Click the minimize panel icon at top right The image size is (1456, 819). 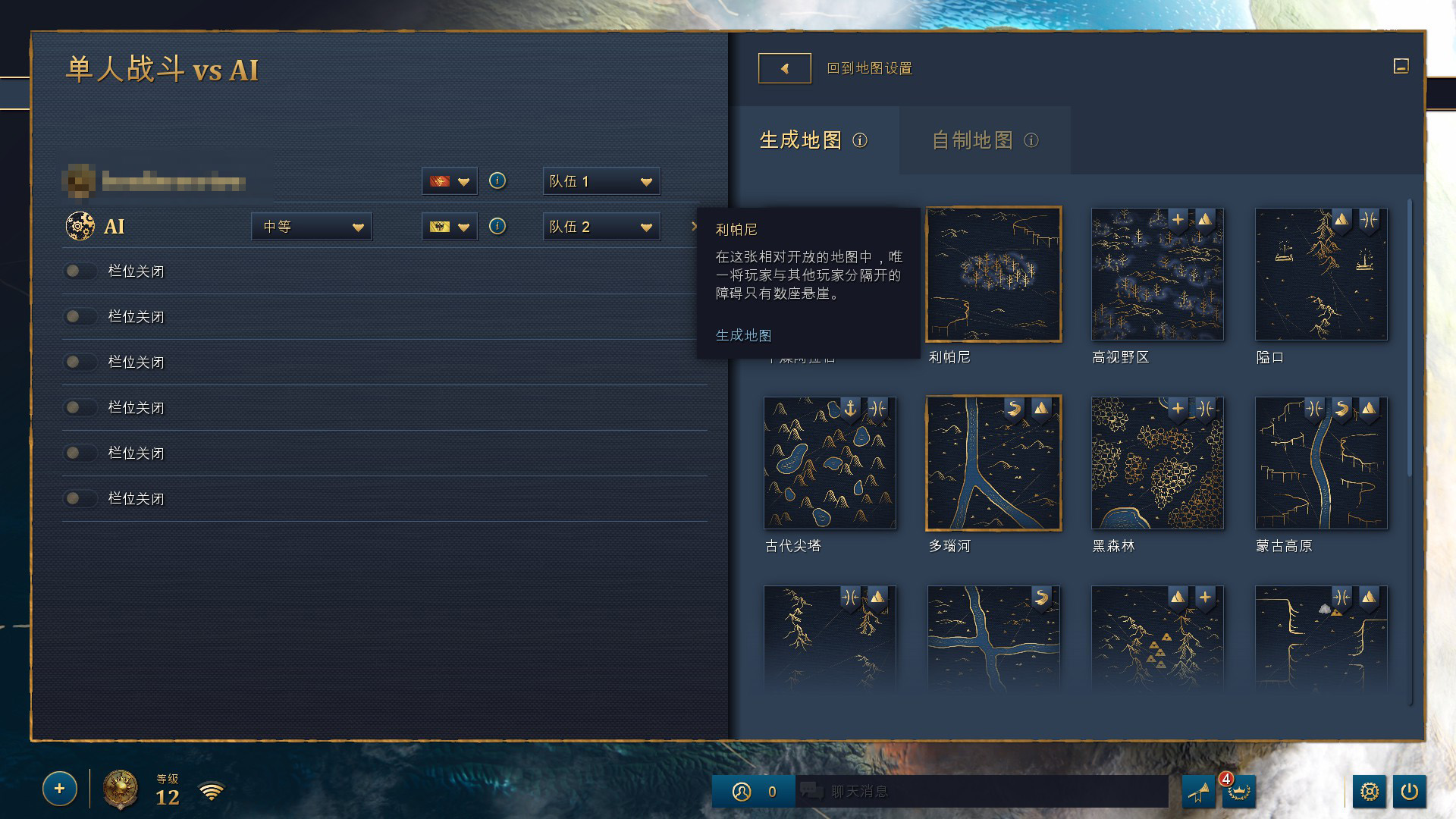(1401, 67)
